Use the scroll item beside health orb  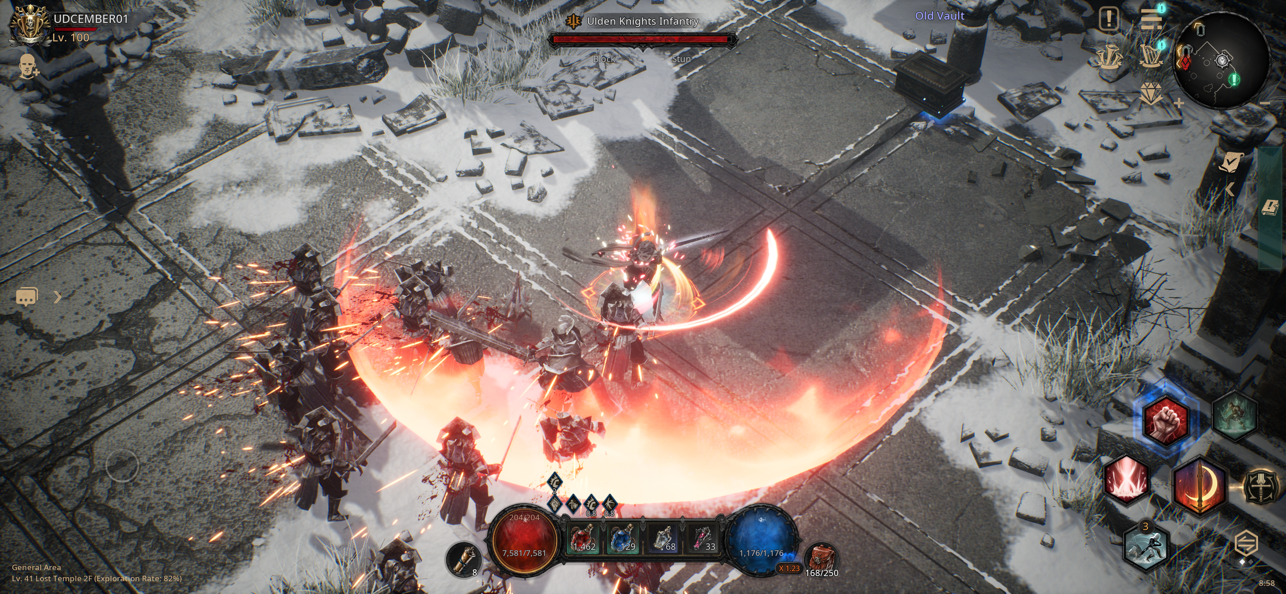point(463,558)
